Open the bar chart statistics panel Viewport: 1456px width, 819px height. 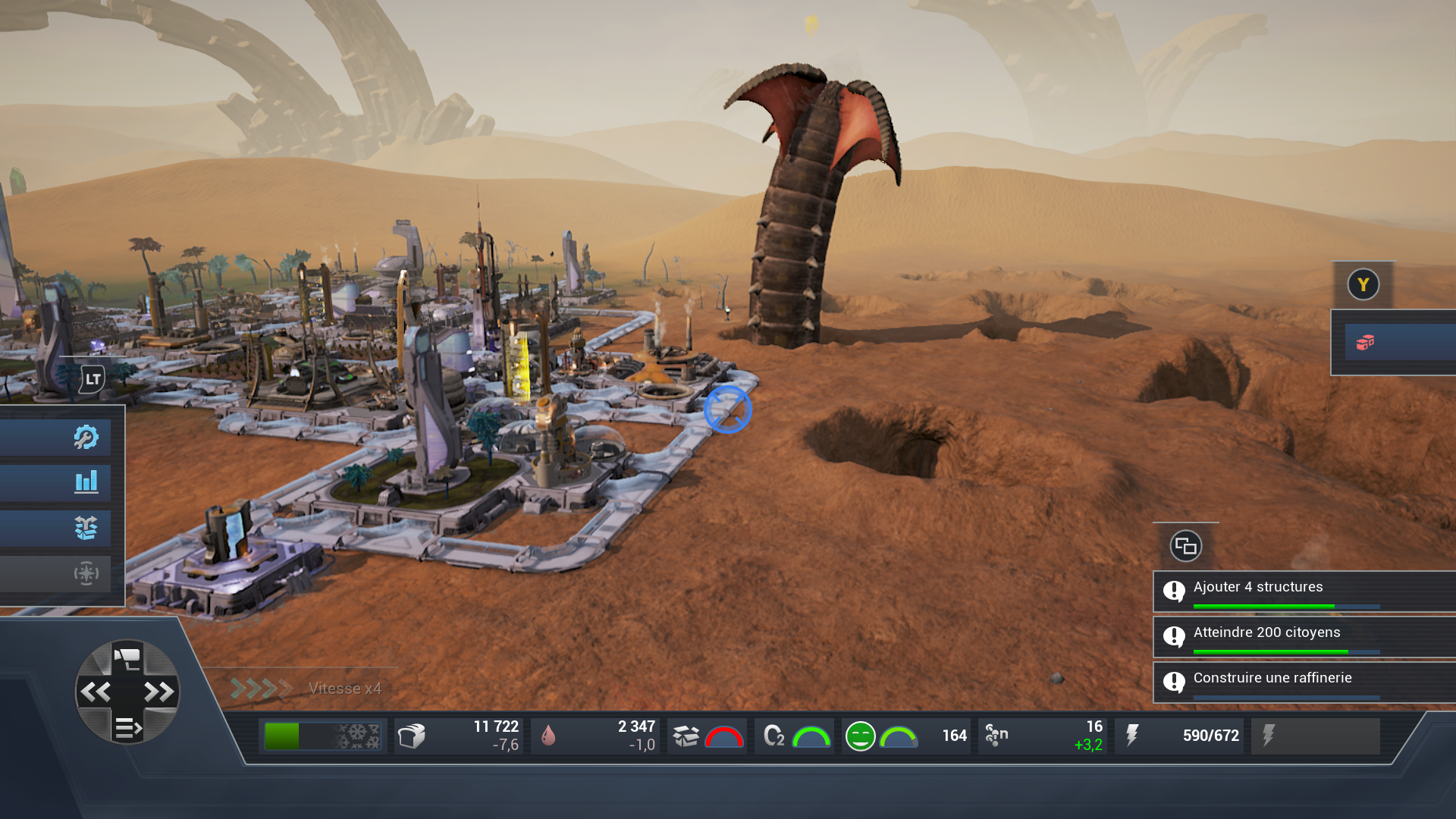[x=86, y=482]
